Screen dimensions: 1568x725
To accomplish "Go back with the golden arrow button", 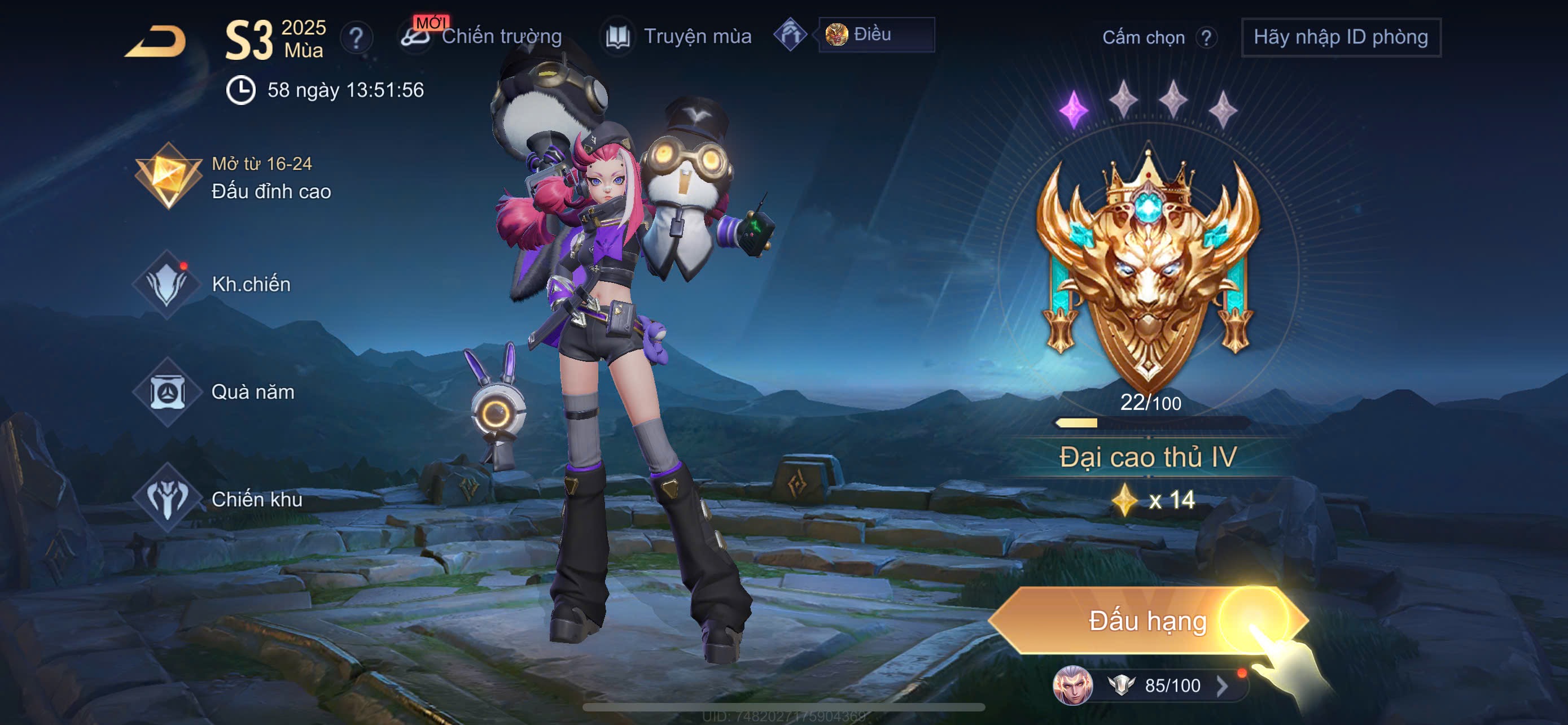I will [x=156, y=41].
